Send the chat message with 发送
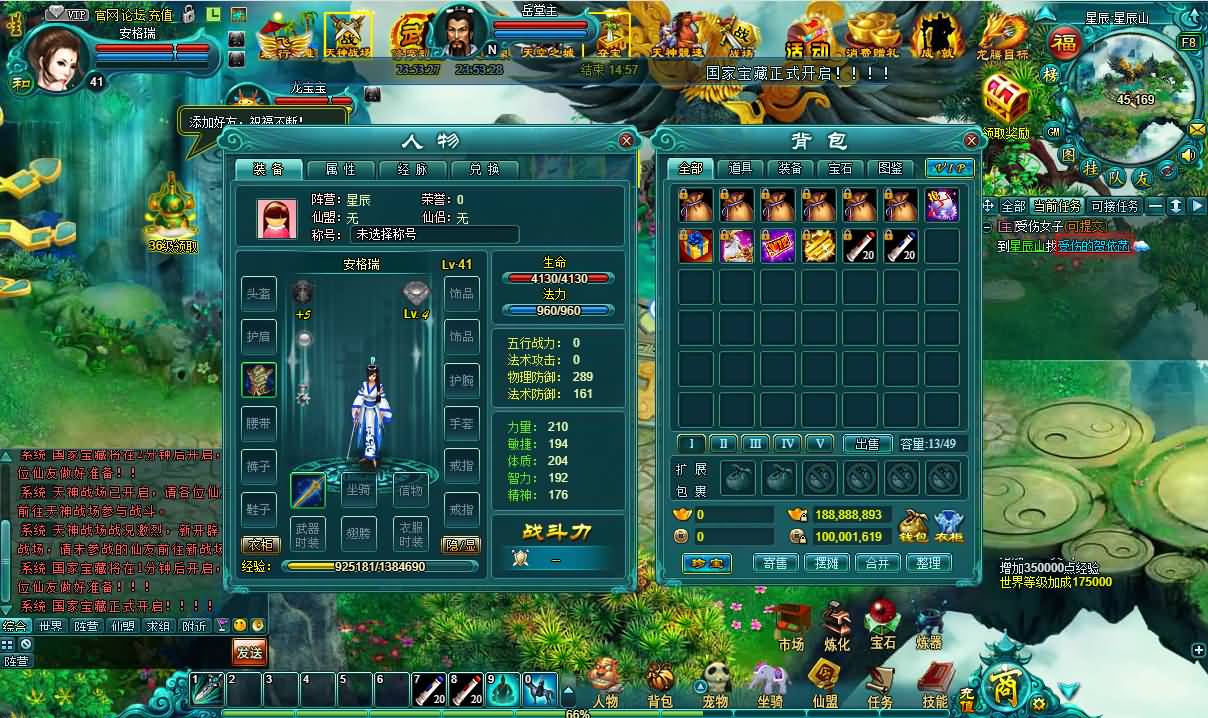Viewport: 1208px width, 718px height. (x=249, y=652)
